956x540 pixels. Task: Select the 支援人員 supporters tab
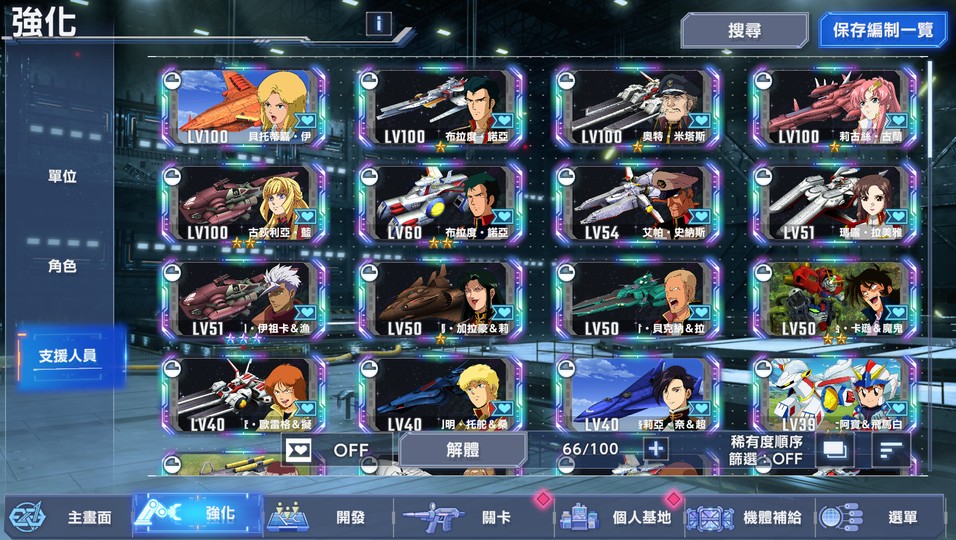[68, 356]
